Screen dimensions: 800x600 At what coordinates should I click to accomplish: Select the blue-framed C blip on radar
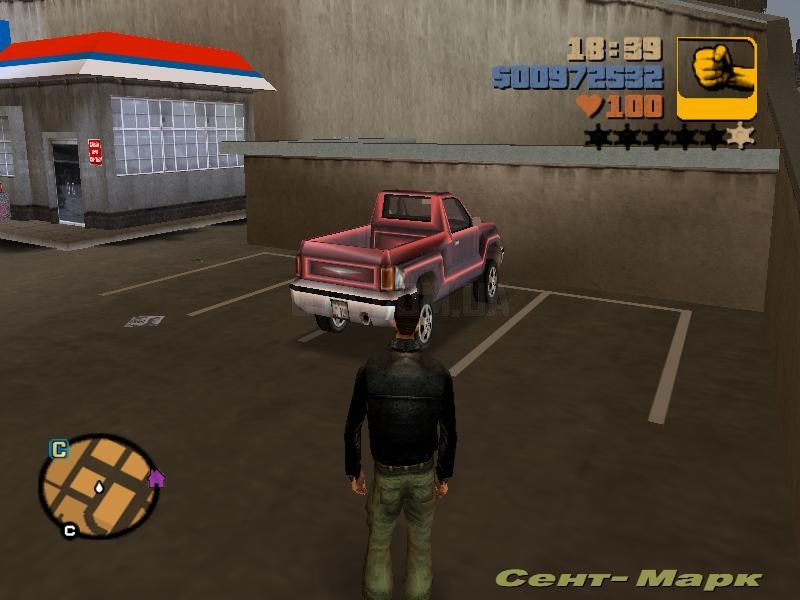pyautogui.click(x=59, y=450)
